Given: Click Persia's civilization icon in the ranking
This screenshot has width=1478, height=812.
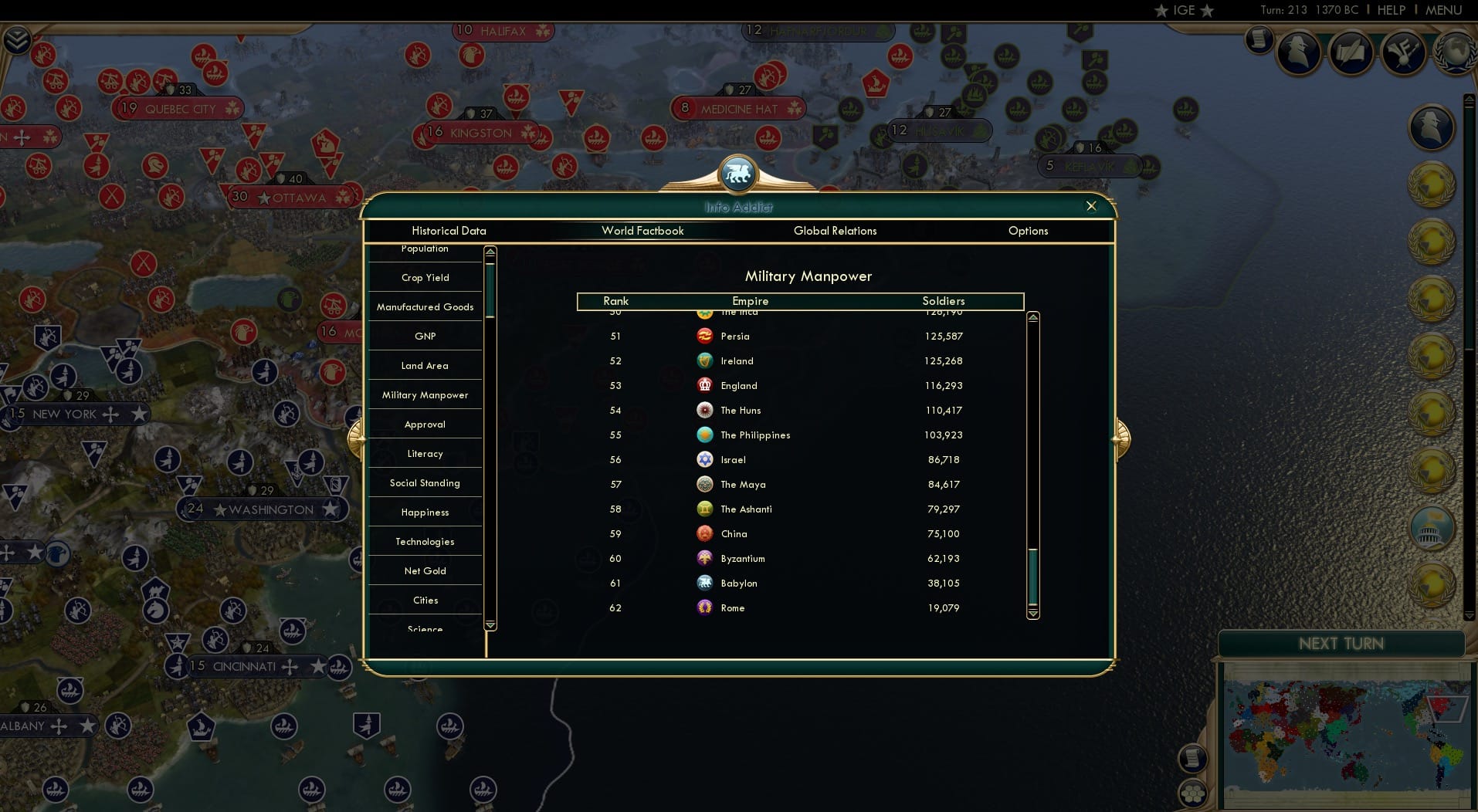Looking at the screenshot, I should 704,336.
